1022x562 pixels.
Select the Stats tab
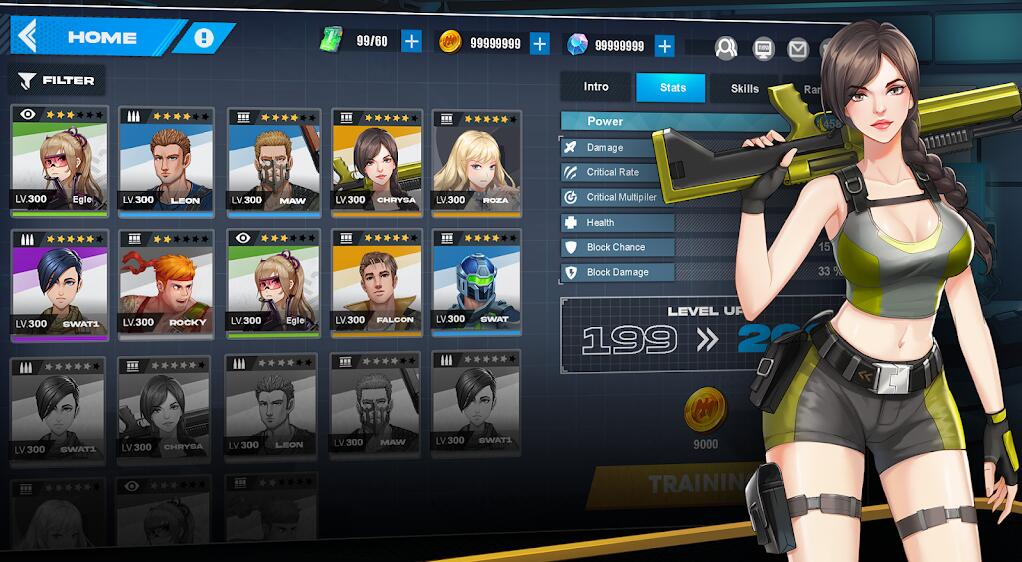(672, 88)
